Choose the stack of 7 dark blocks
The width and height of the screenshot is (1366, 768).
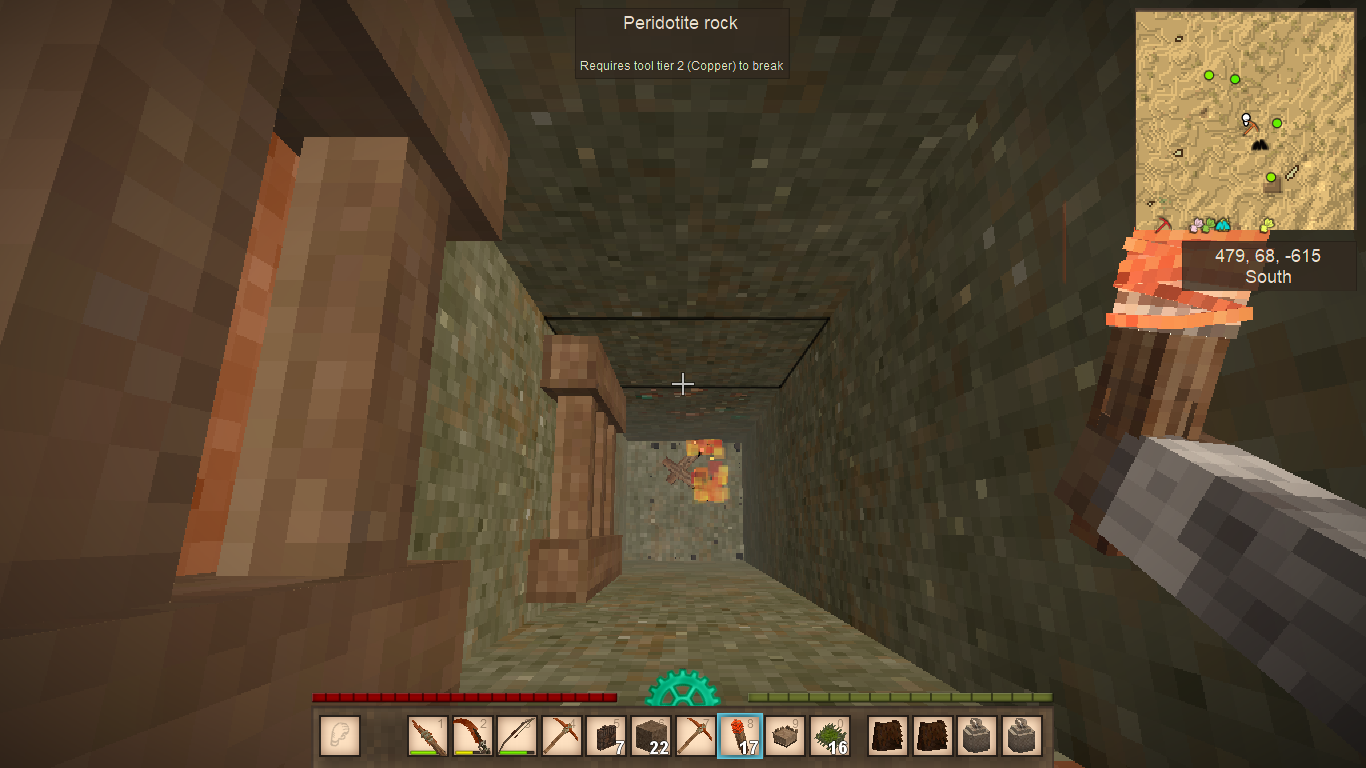[x=606, y=736]
